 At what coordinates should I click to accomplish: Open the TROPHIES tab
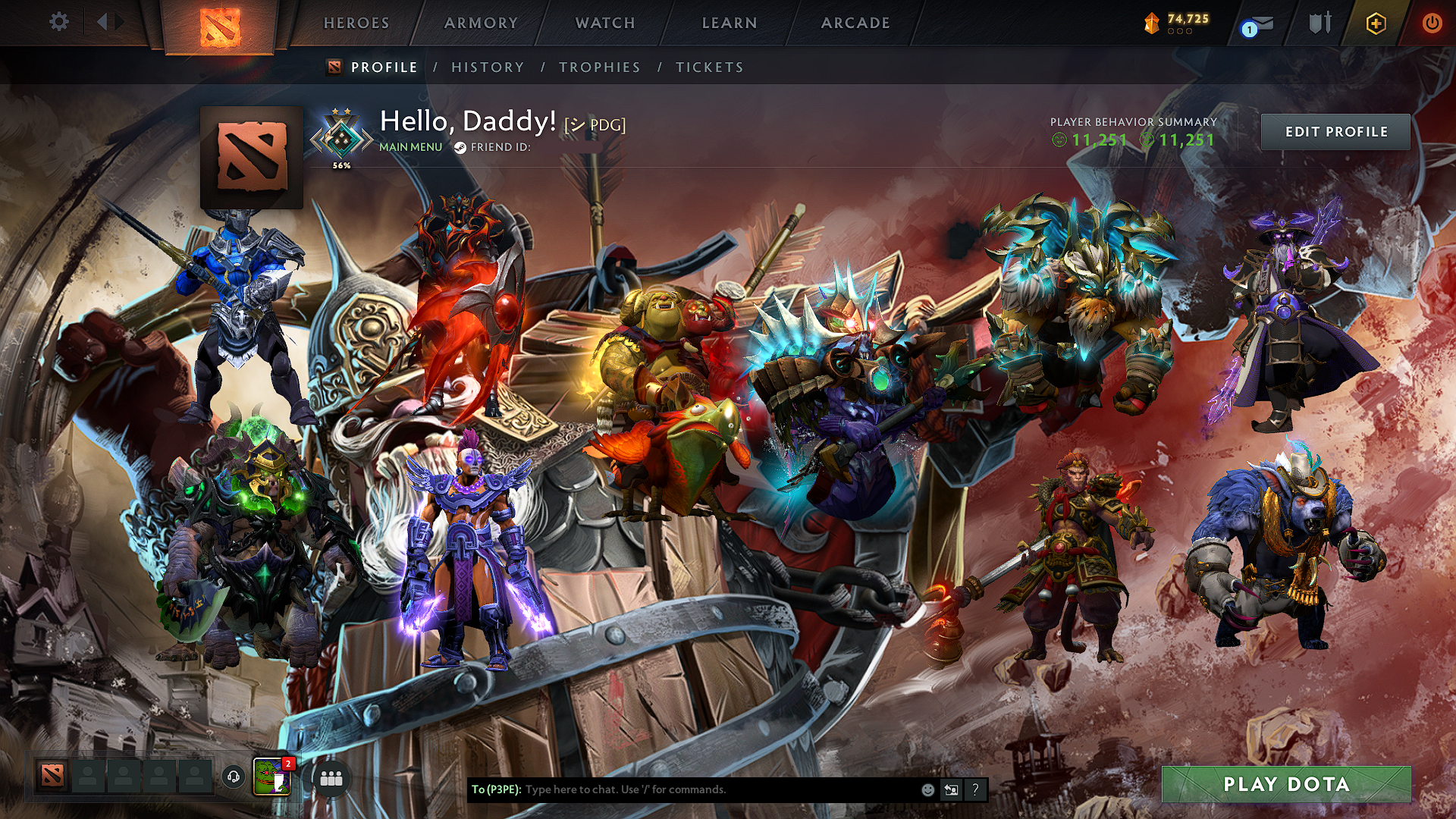click(x=599, y=67)
